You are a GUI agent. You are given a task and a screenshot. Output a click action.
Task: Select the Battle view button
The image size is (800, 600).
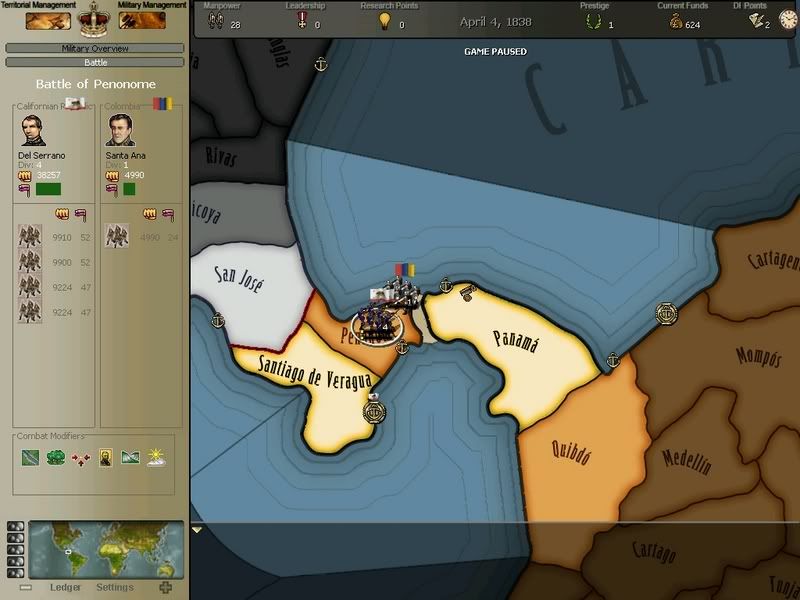pyautogui.click(x=95, y=62)
